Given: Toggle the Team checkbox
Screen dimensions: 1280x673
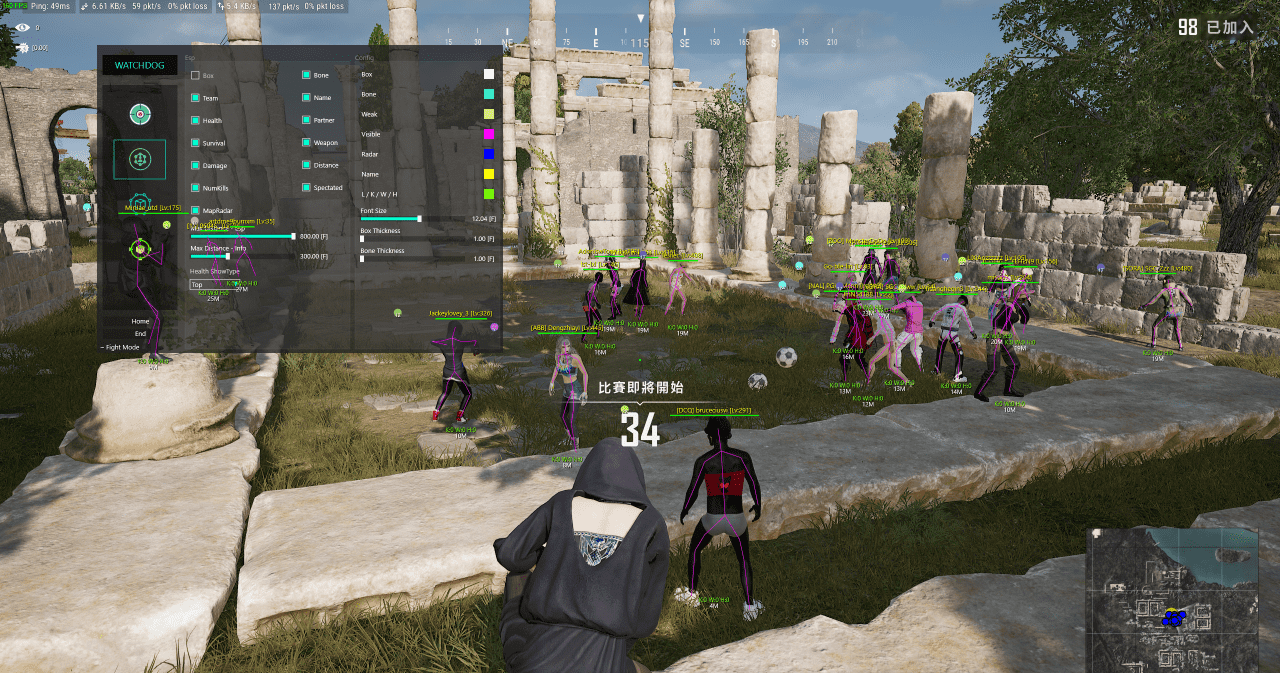Looking at the screenshot, I should point(196,98).
